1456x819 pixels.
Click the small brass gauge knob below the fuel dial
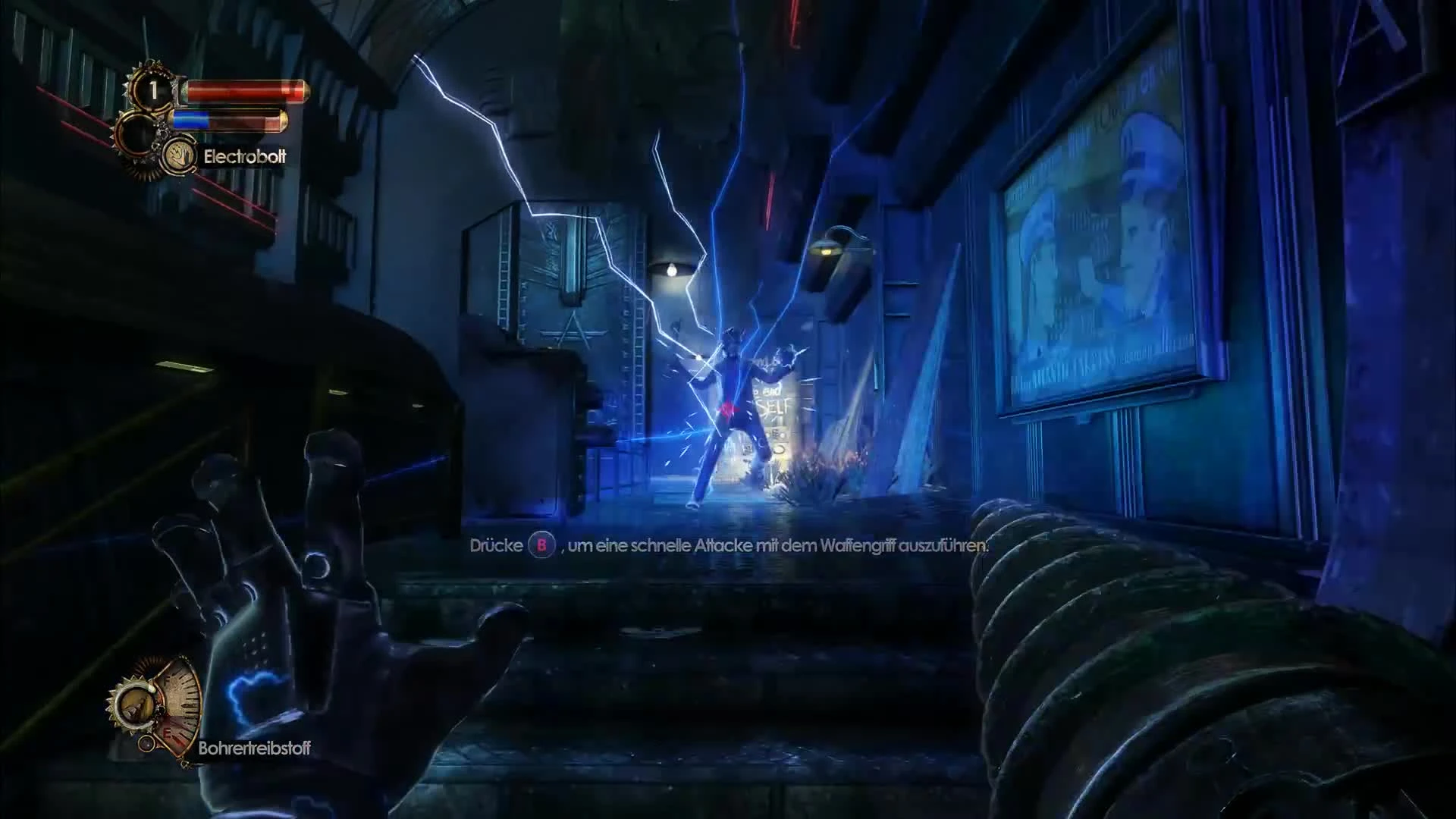[x=146, y=744]
